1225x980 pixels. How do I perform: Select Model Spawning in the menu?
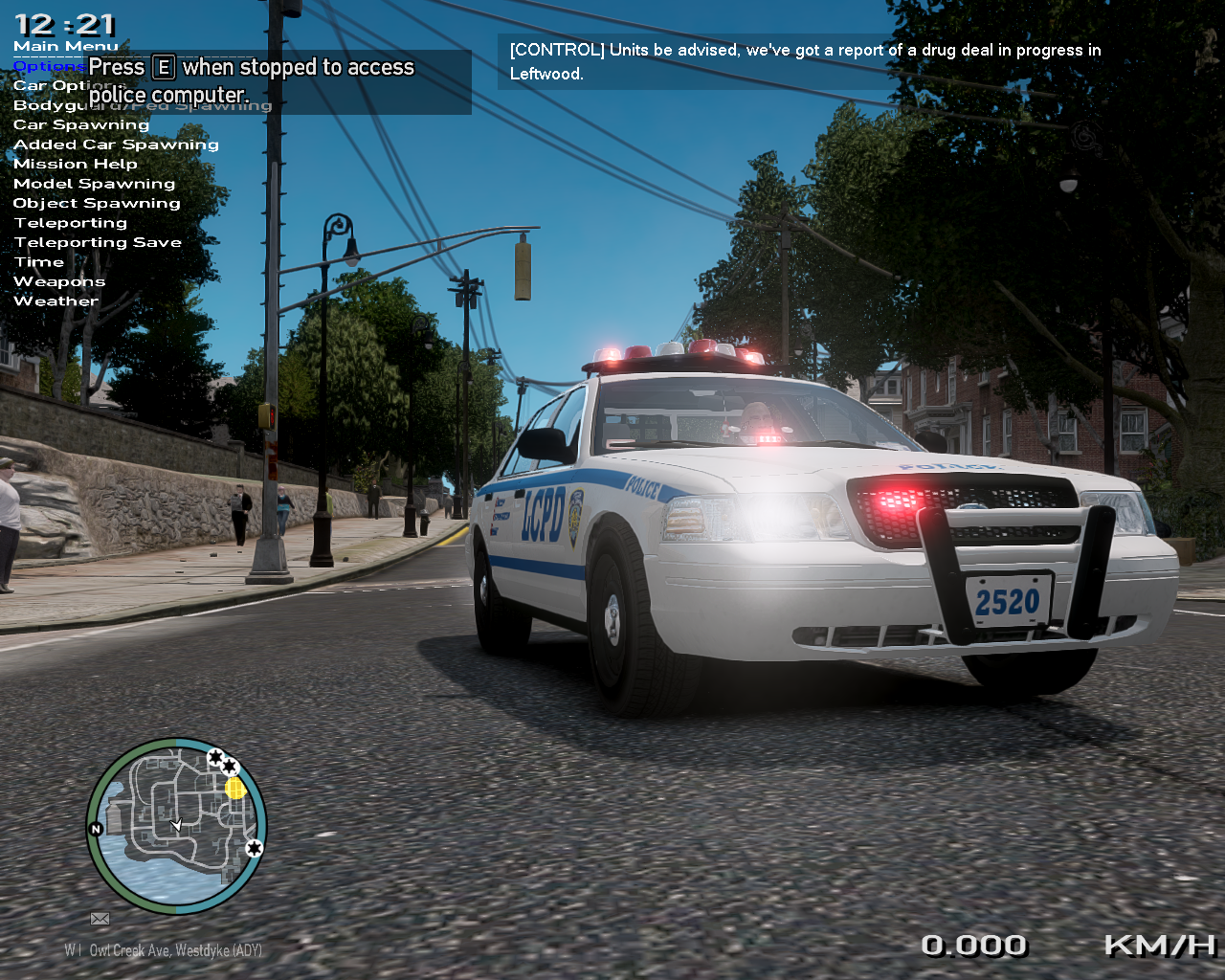click(94, 184)
